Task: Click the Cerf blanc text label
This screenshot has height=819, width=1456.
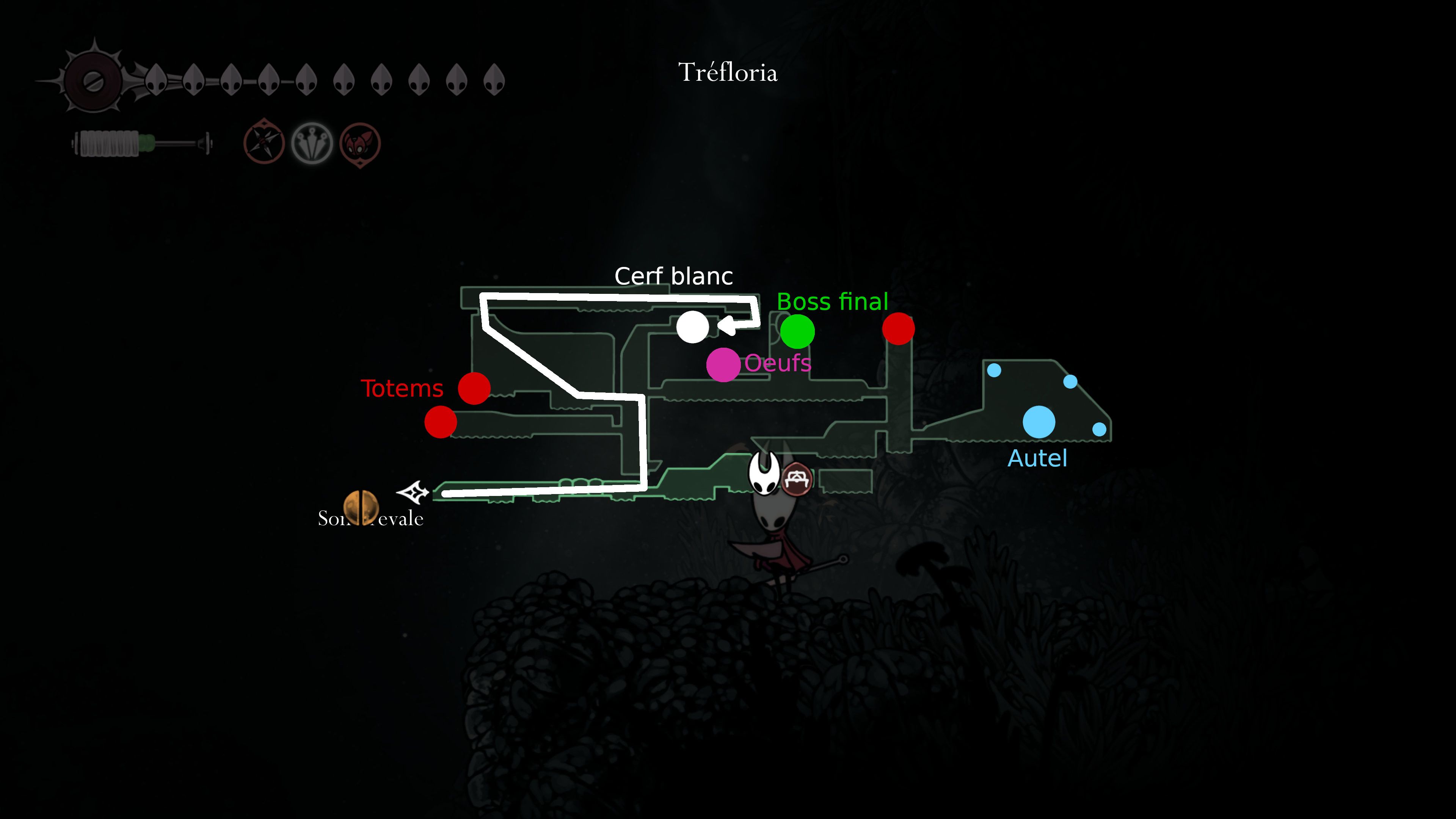Action: (x=674, y=276)
